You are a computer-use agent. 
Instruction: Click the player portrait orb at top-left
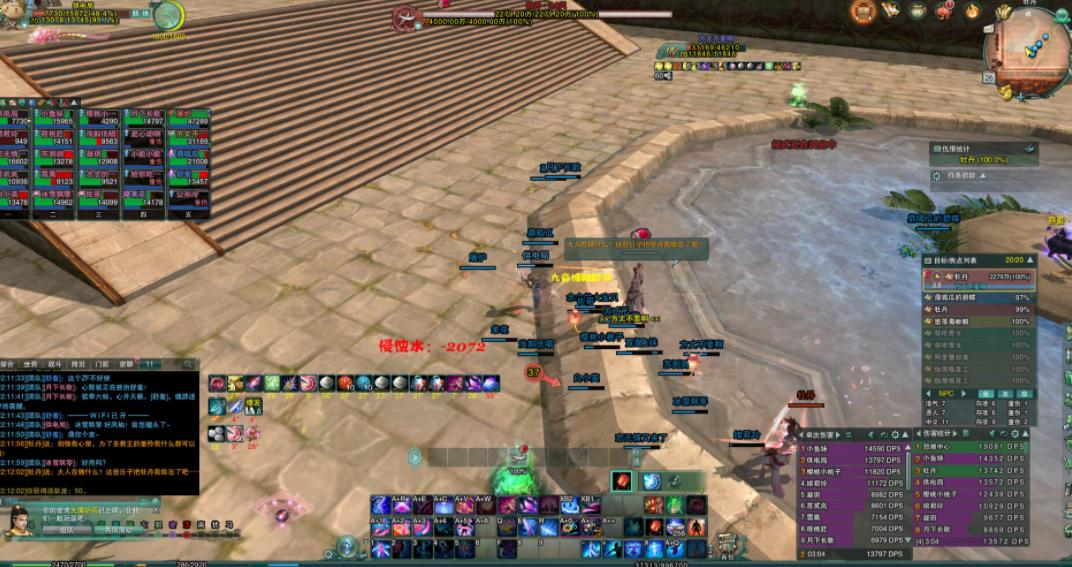coord(168,16)
